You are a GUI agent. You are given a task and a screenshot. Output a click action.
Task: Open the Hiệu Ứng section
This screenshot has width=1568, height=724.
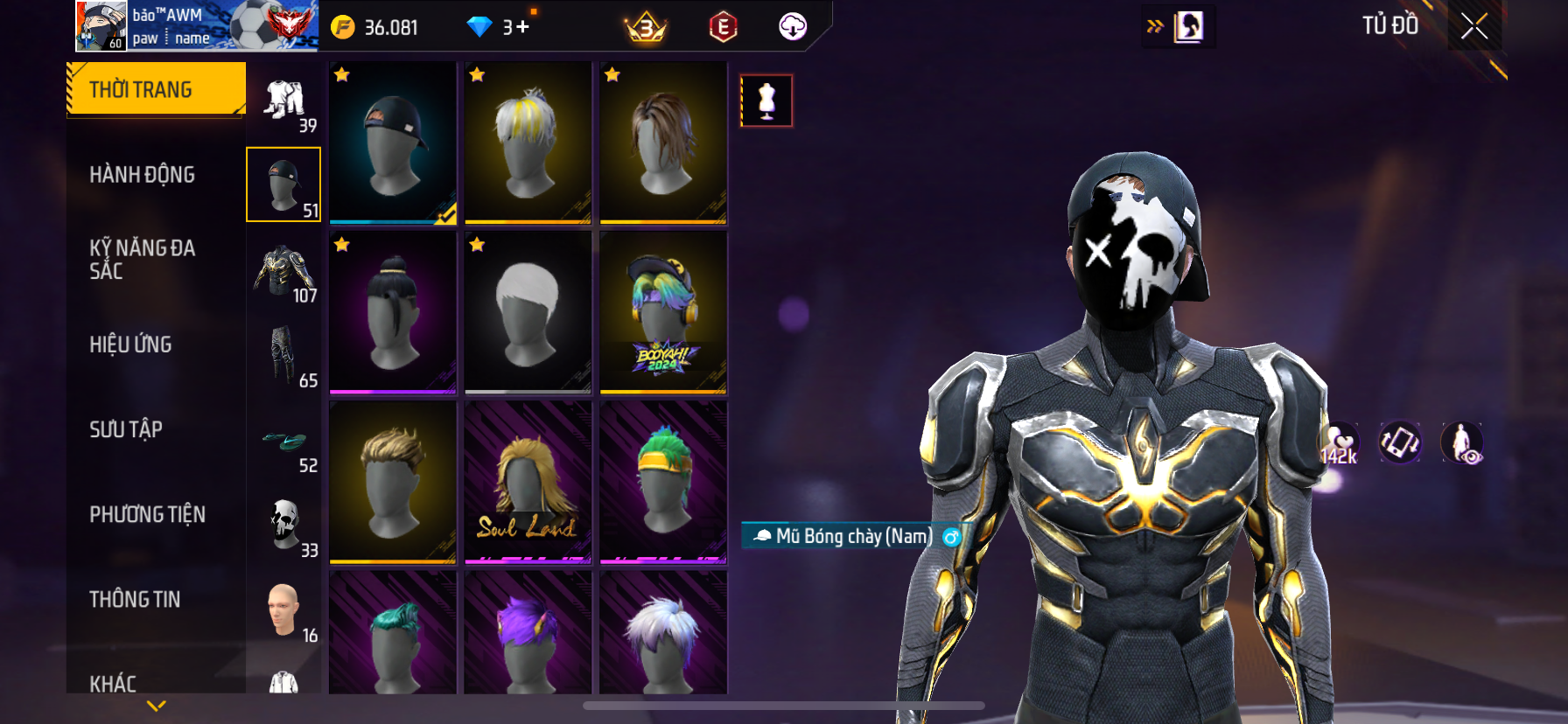[130, 345]
